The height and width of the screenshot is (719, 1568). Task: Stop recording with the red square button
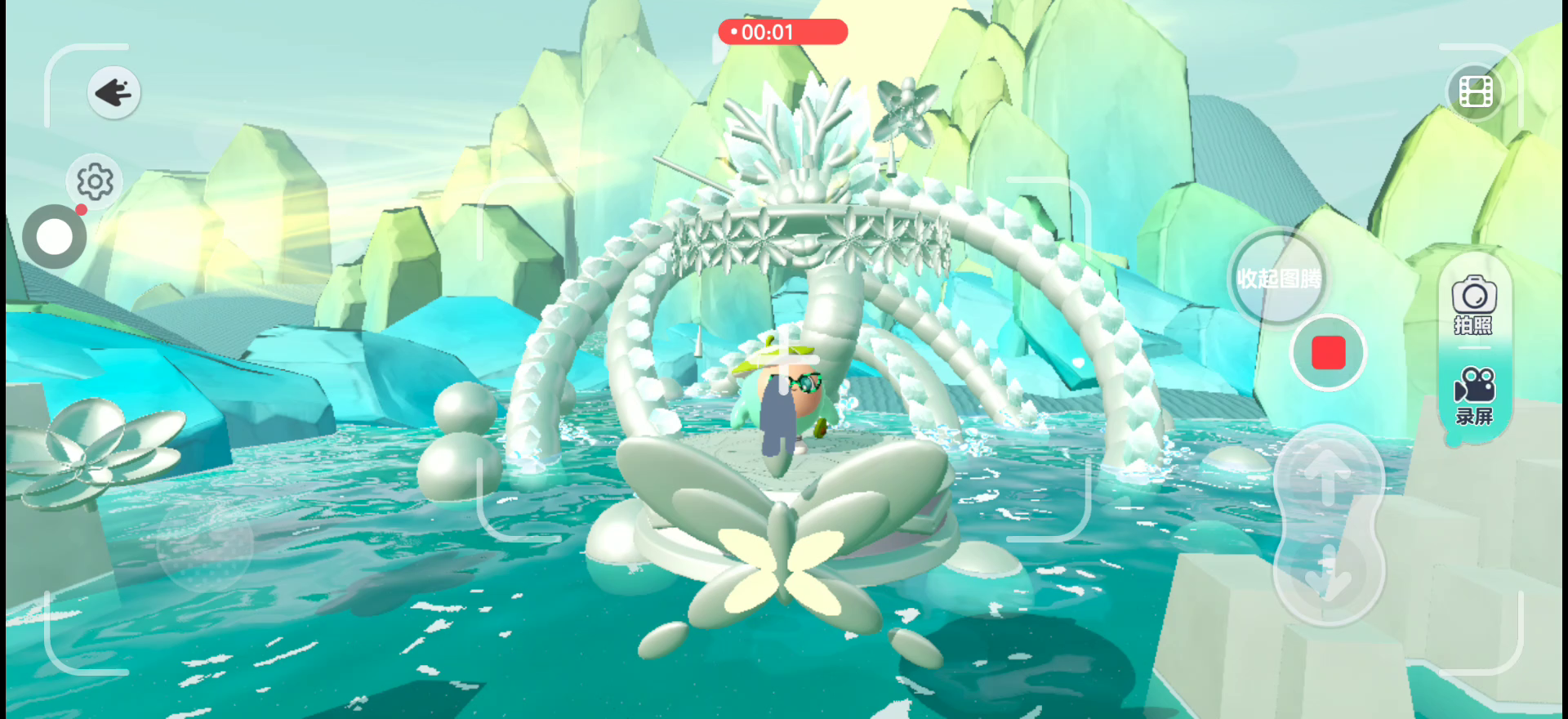tap(1328, 353)
